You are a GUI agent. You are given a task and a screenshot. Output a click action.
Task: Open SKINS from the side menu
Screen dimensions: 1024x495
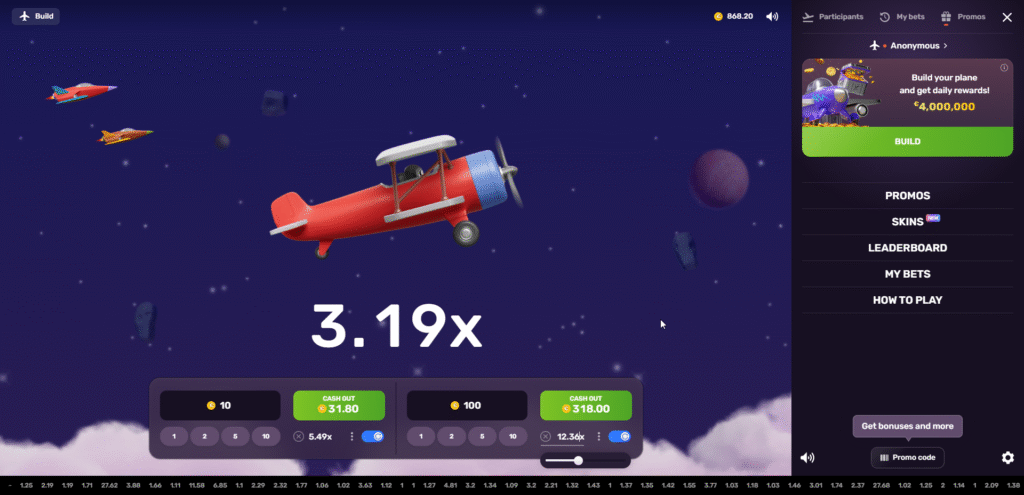pyautogui.click(x=907, y=222)
